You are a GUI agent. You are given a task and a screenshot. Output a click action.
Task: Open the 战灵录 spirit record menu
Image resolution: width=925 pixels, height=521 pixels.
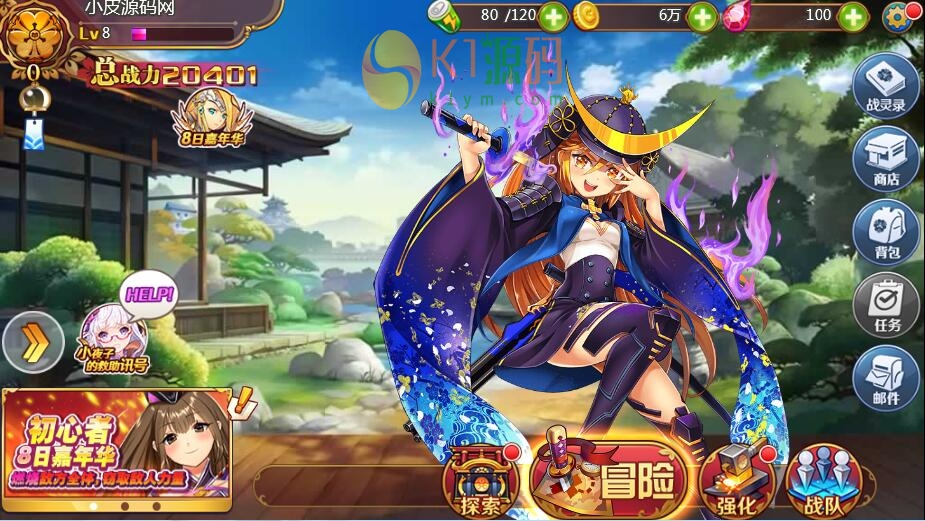pyautogui.click(x=886, y=86)
